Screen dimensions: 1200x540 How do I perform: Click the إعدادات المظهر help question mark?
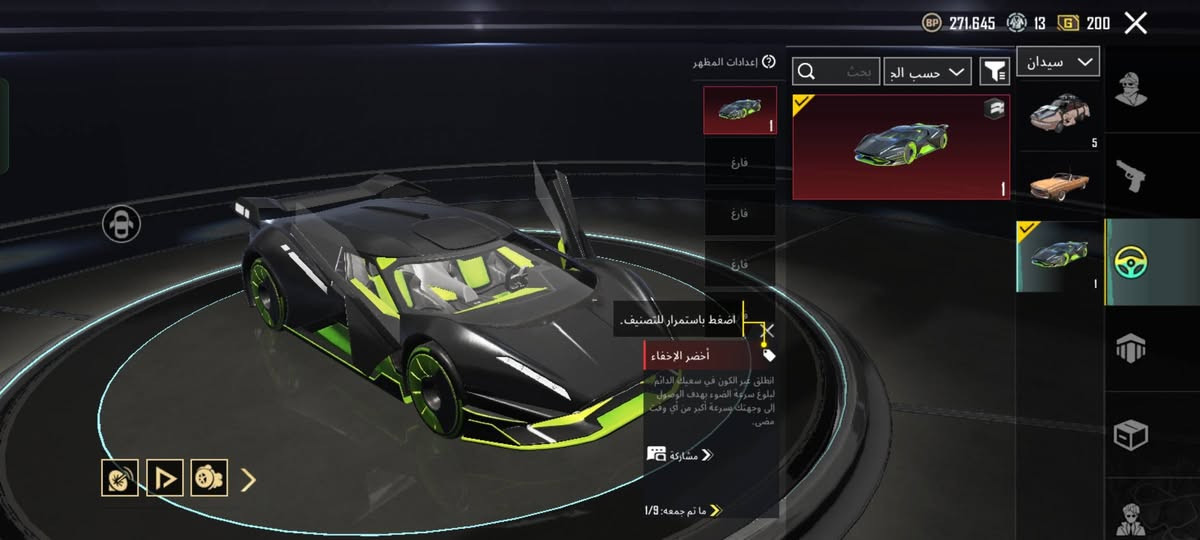pos(768,62)
